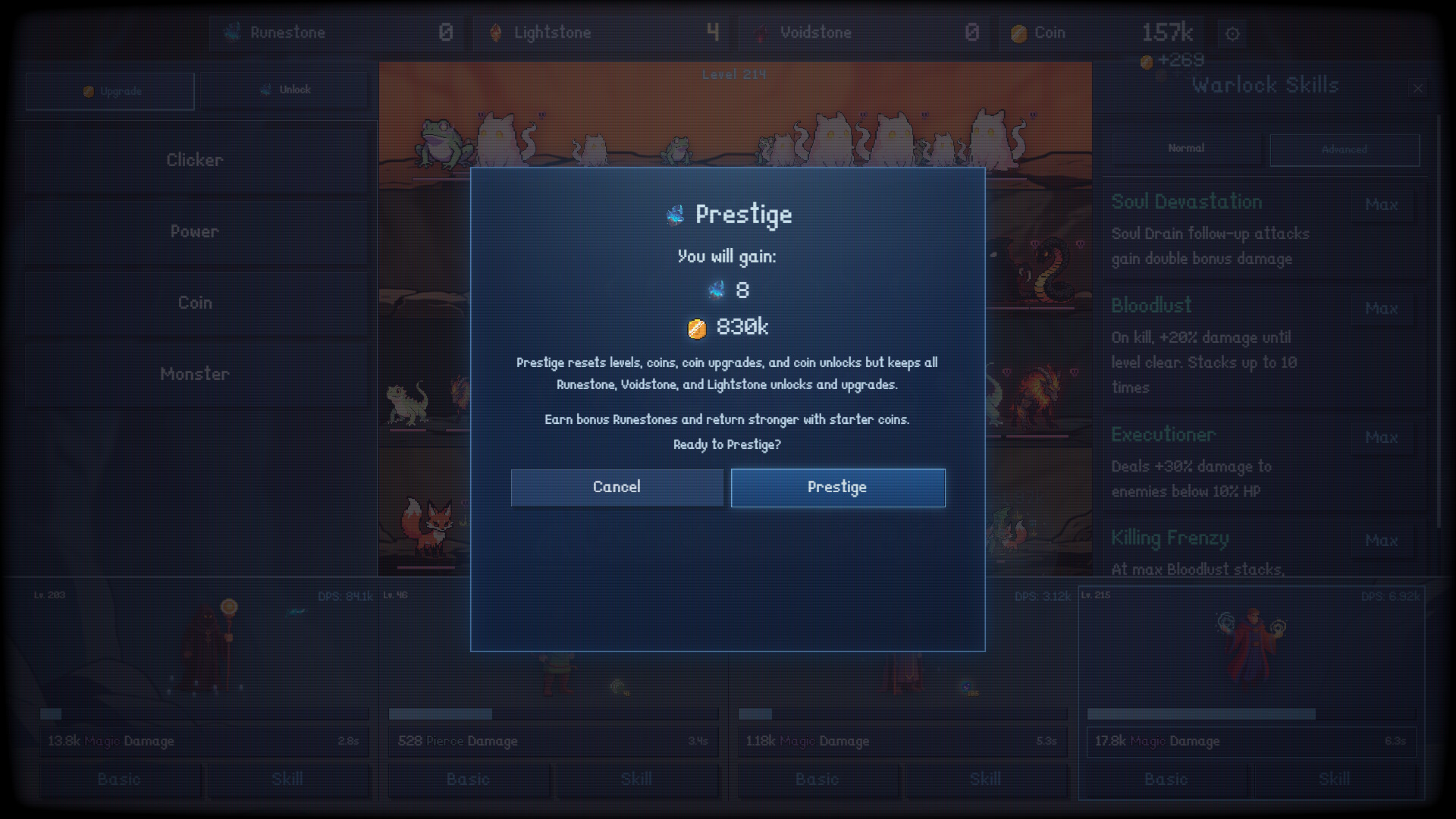Select Basic attack for the 528 Pierce hero
Screen dimensions: 1456x819
point(468,780)
